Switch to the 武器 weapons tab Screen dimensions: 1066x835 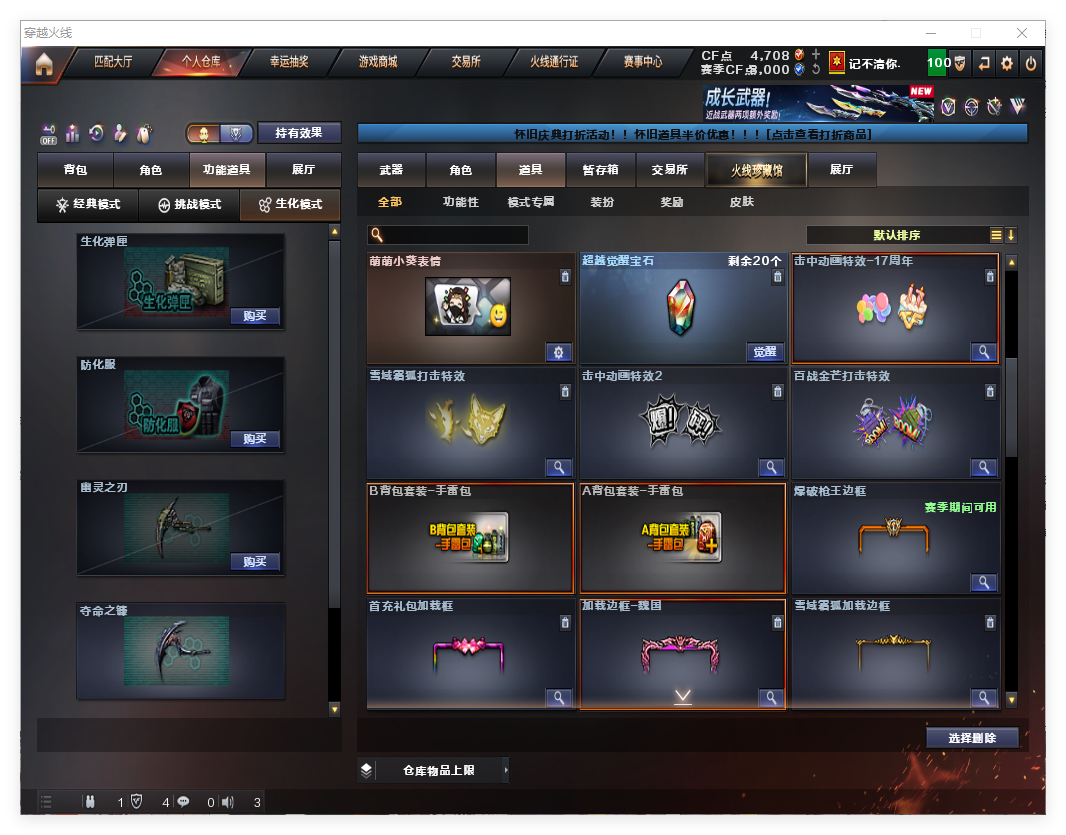click(391, 171)
